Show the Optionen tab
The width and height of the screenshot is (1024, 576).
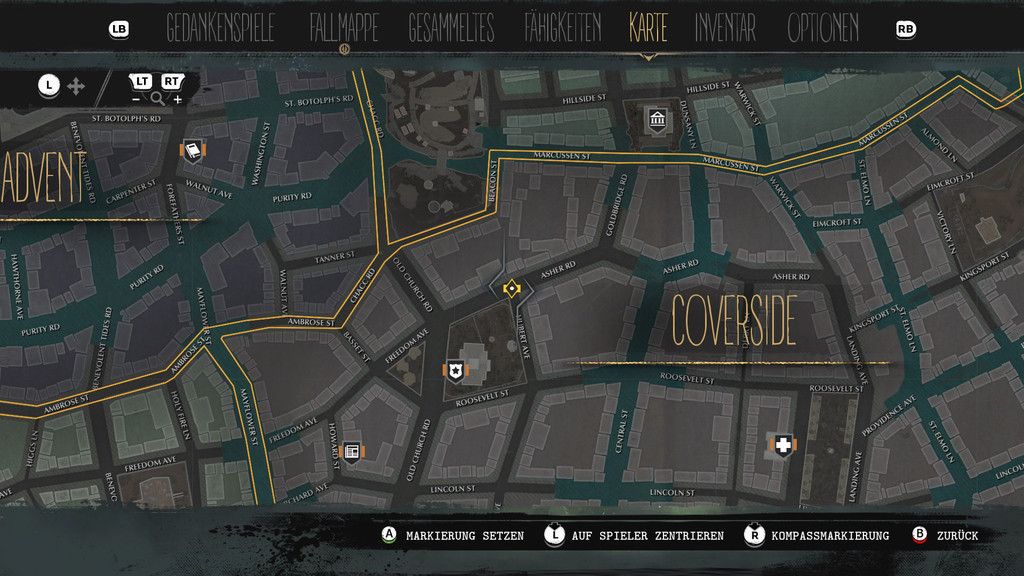822,29
